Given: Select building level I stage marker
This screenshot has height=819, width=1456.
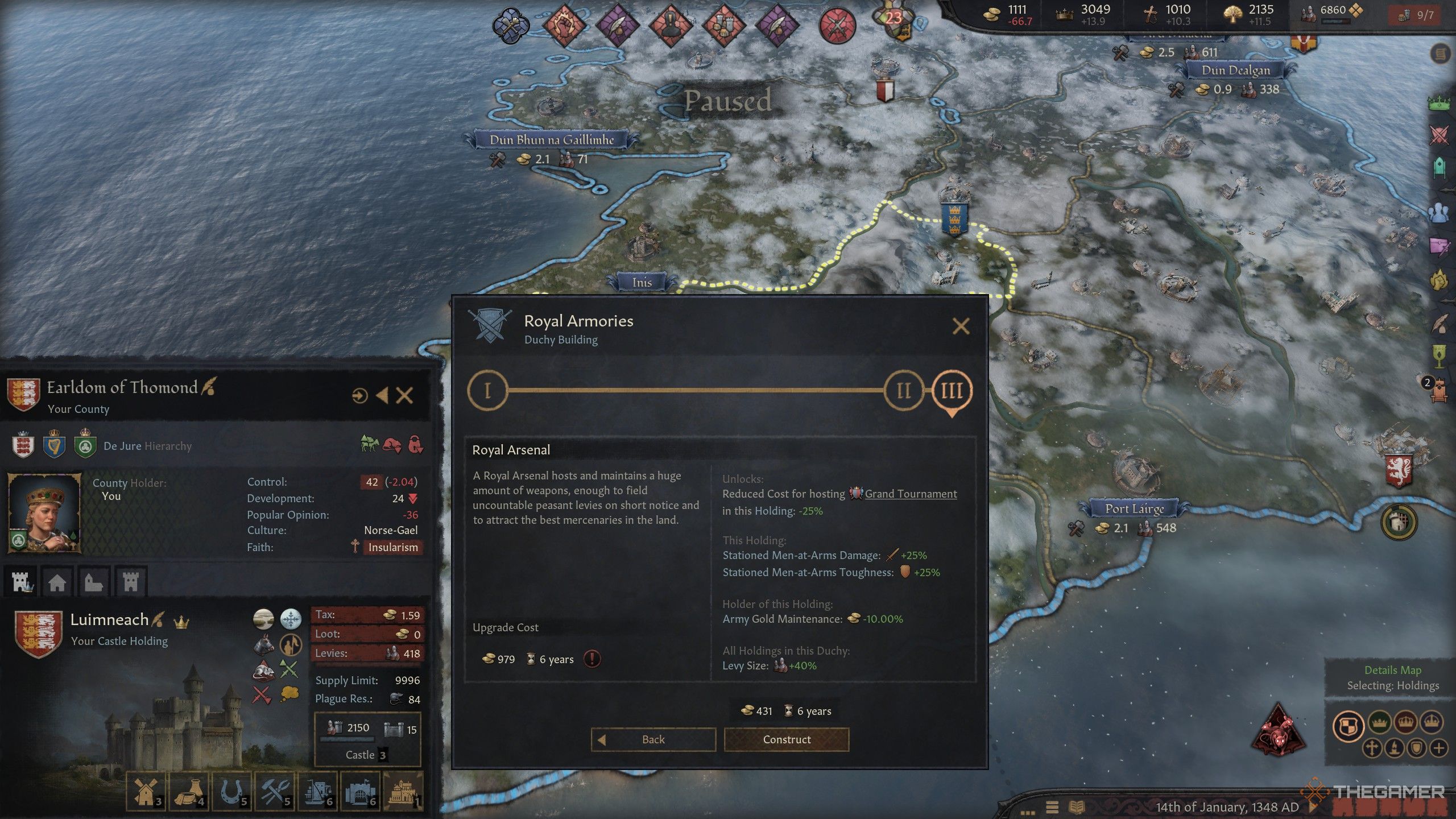Looking at the screenshot, I should click(x=487, y=391).
